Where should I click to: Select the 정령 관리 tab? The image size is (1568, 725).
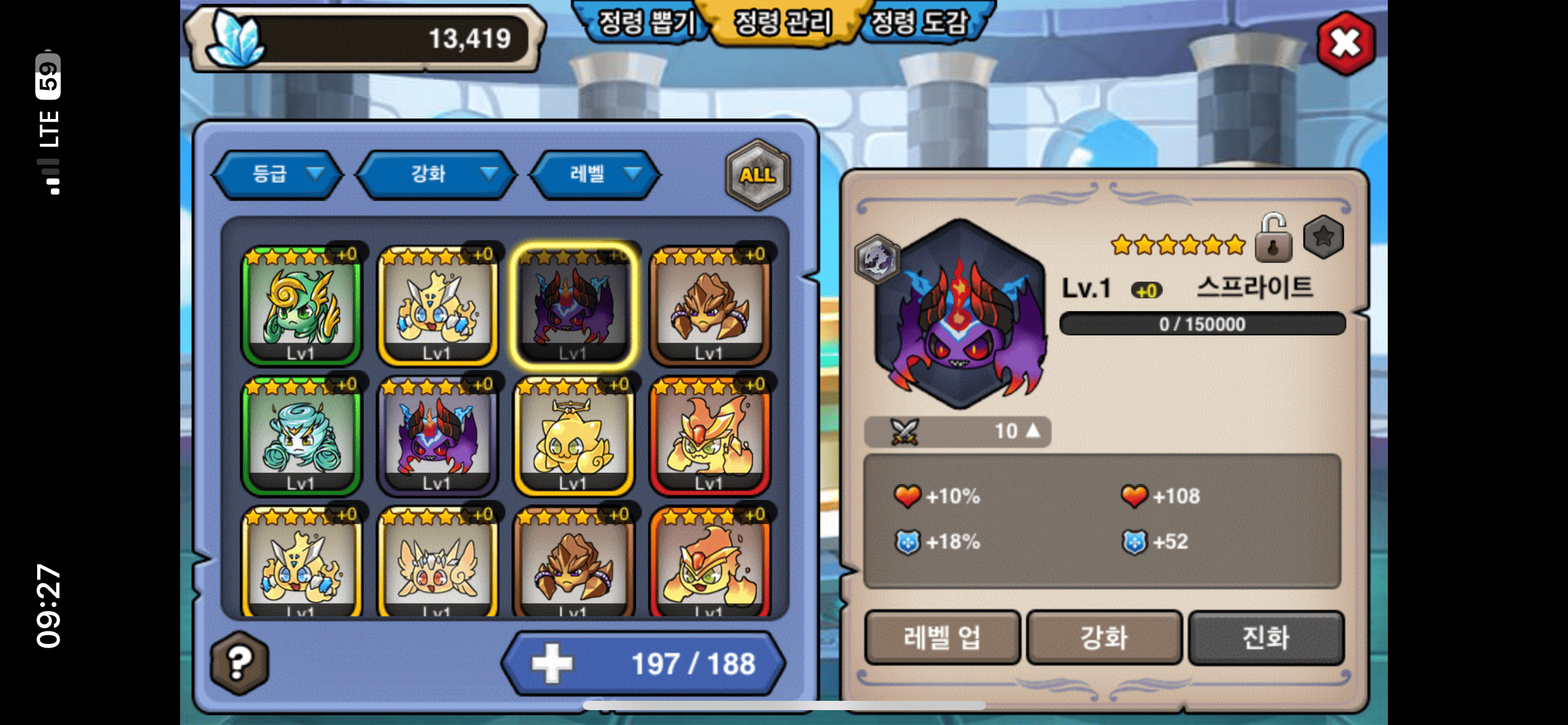pos(783,24)
